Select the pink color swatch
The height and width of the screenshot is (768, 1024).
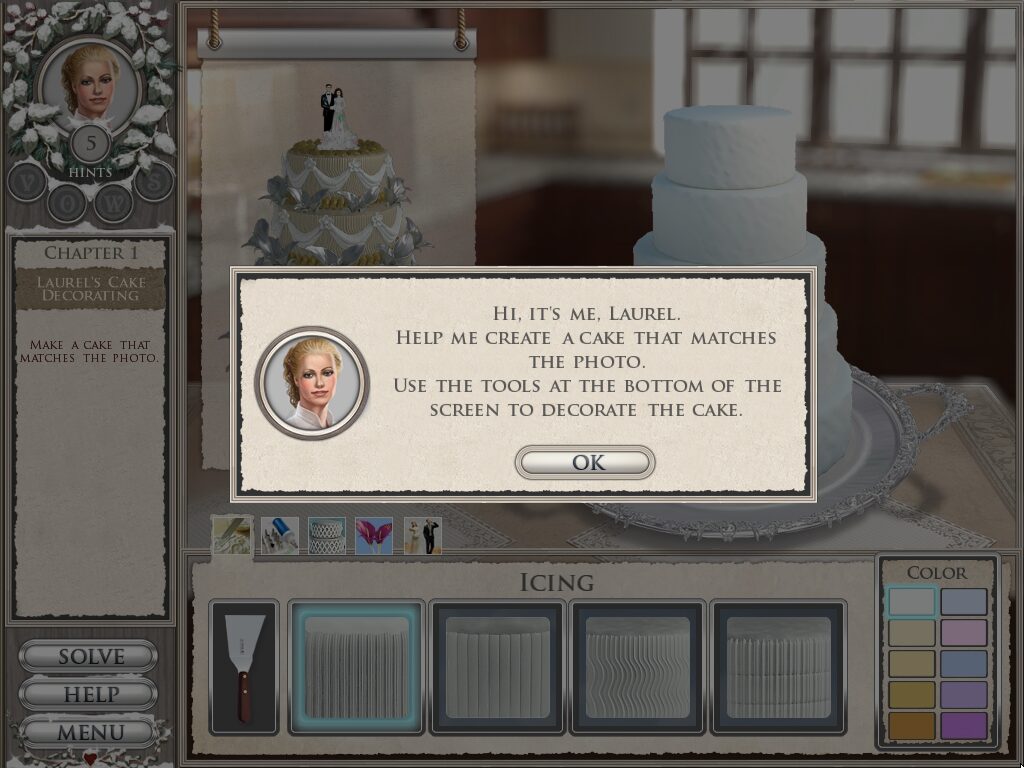[x=964, y=633]
